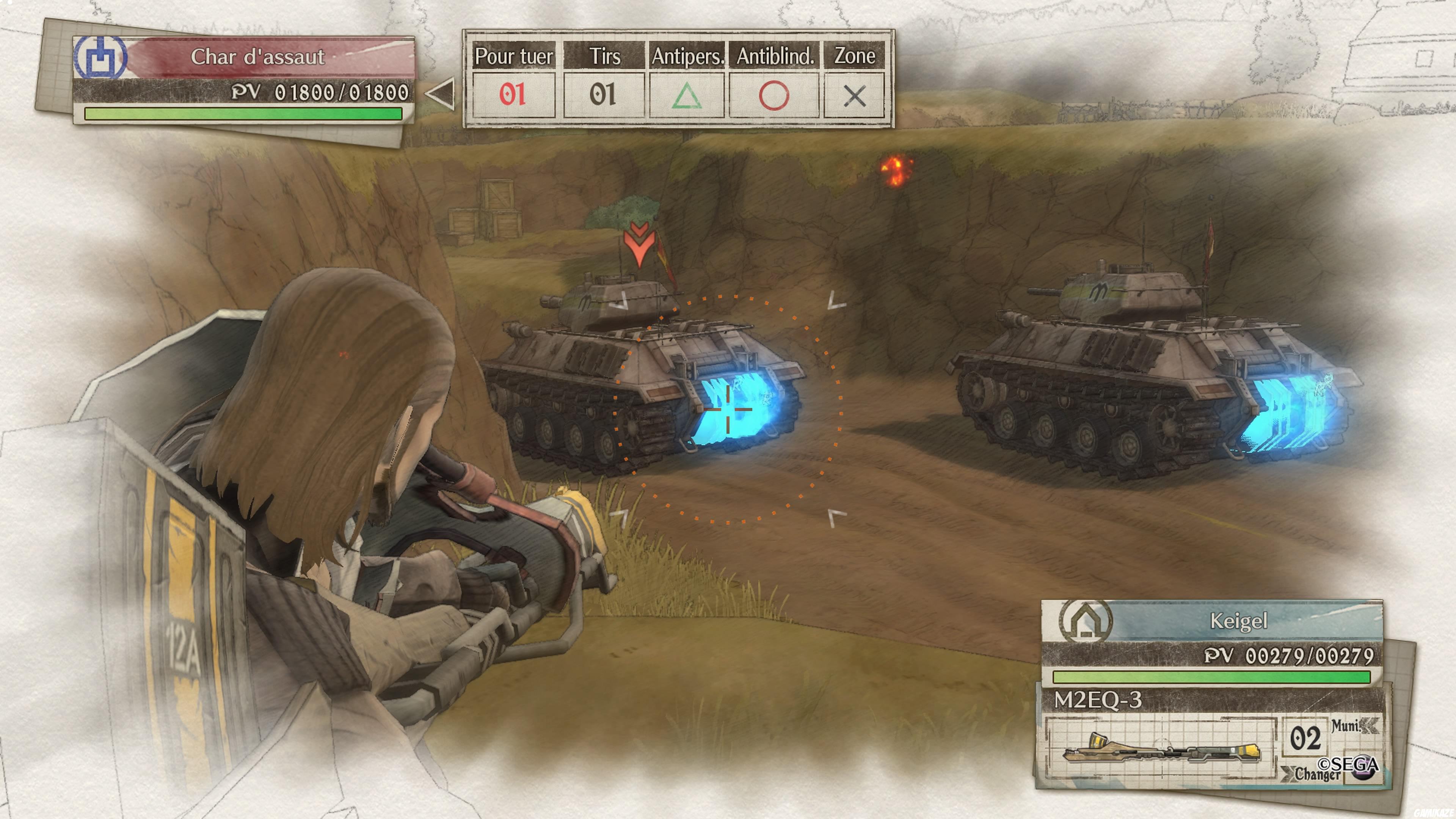1456x819 pixels.
Task: Select the Char d'assaut enemy title bar
Action: click(258, 57)
